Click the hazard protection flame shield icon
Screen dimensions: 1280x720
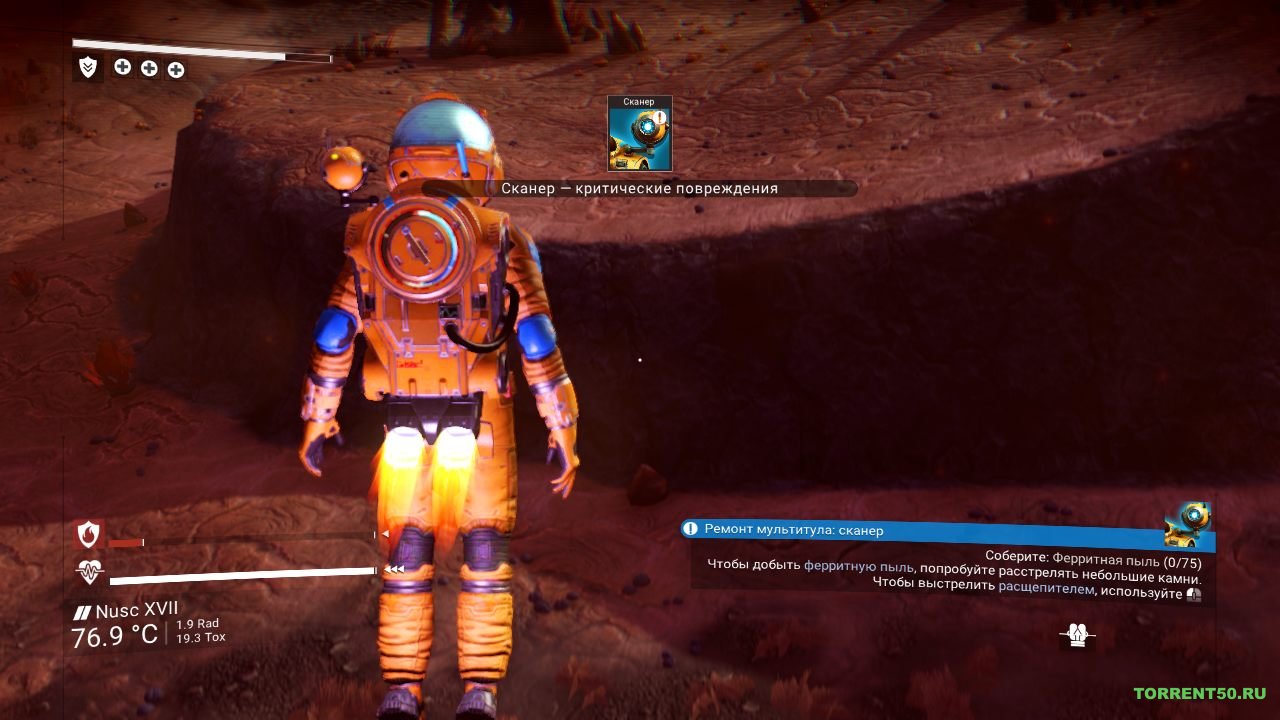(89, 535)
